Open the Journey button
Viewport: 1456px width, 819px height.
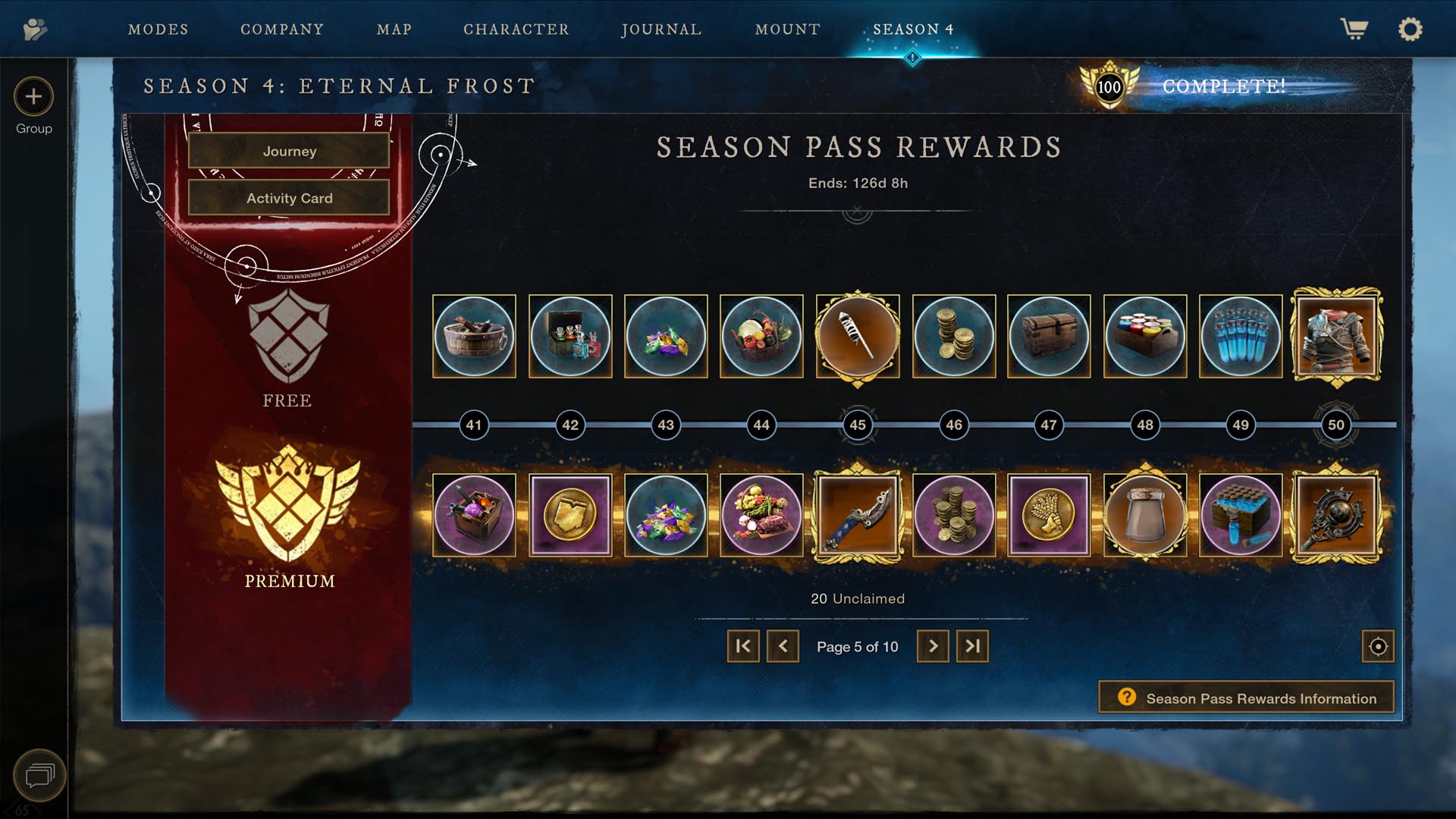289,151
